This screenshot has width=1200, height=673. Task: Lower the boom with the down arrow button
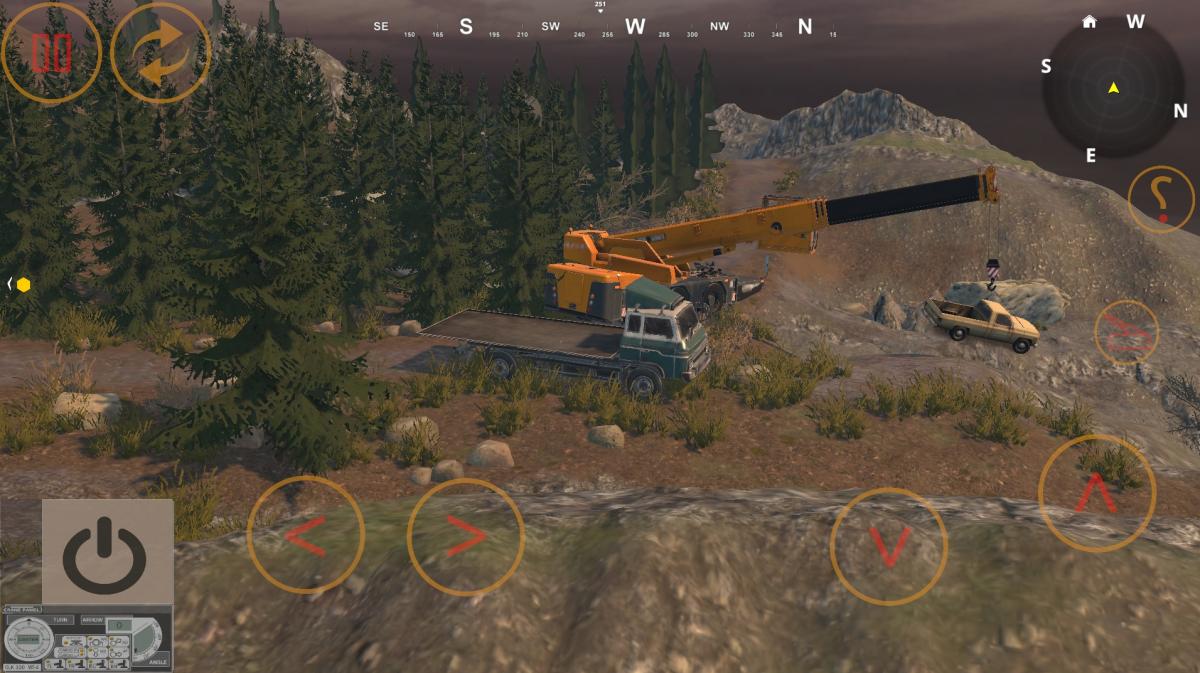(x=888, y=546)
